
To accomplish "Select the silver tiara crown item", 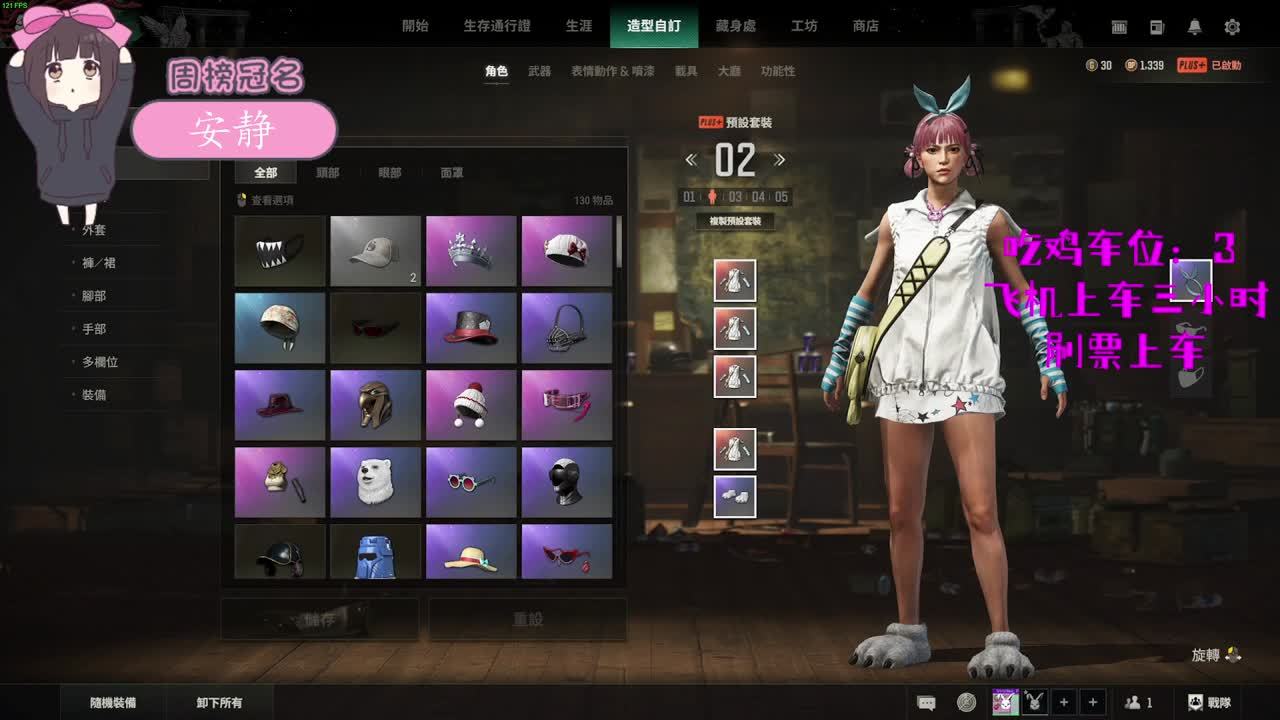I will point(471,251).
